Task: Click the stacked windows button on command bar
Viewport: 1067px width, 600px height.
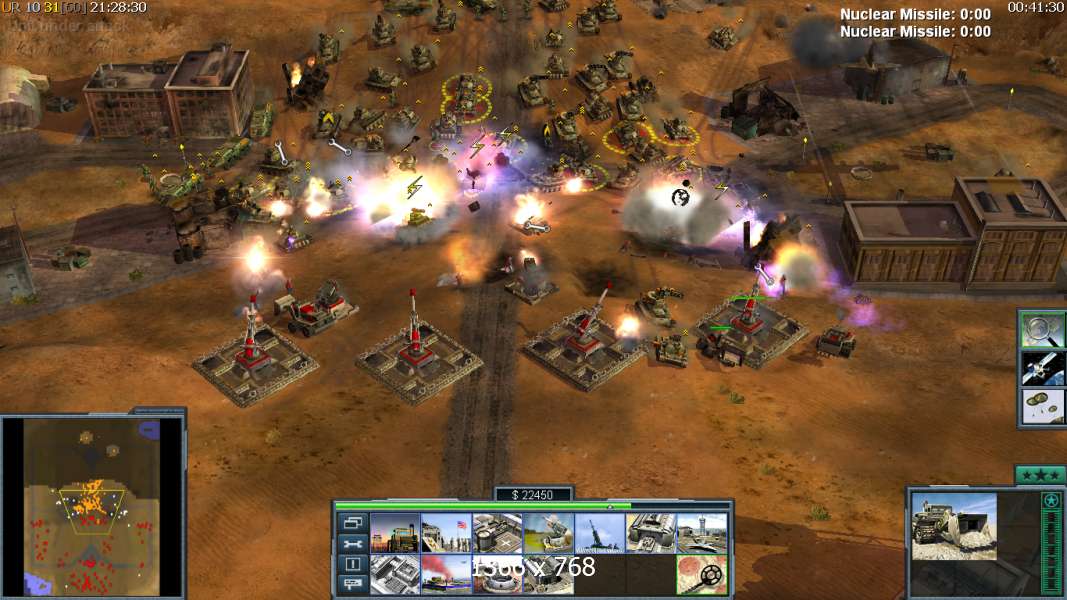Action: pos(352,523)
